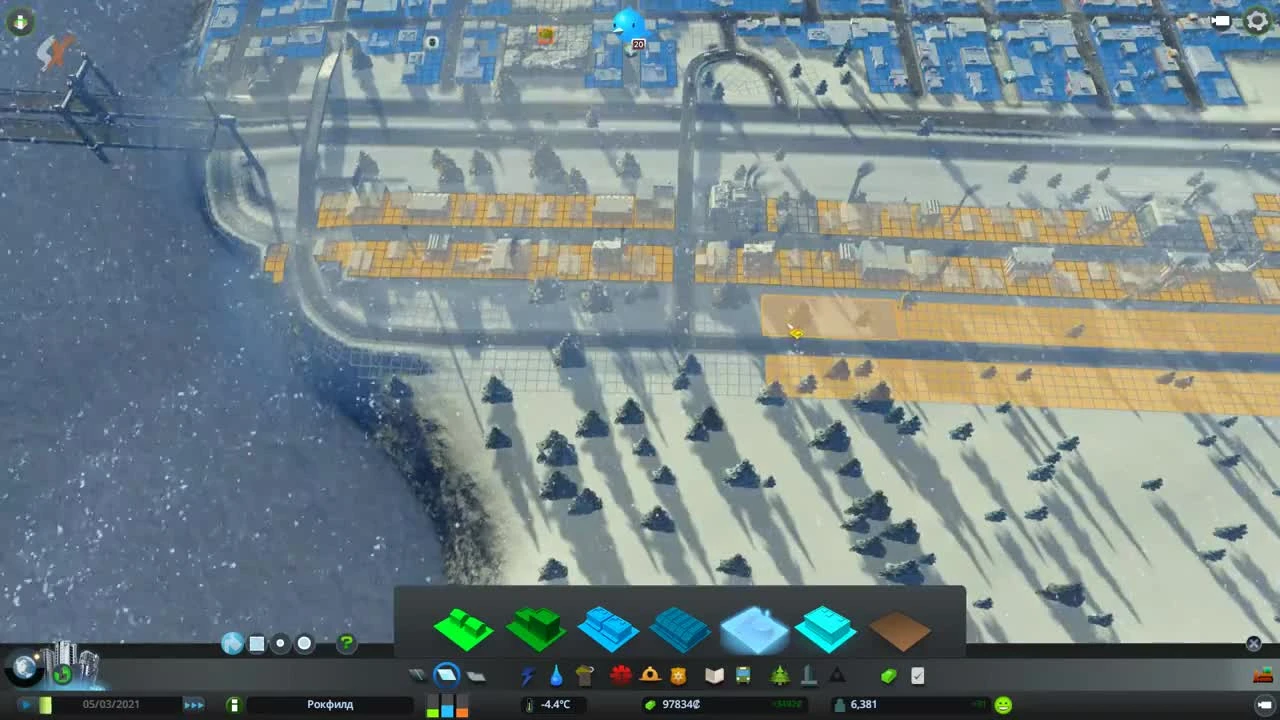Select the high-density commercial zone
Image resolution: width=1280 pixels, height=720 pixels.
680,630
